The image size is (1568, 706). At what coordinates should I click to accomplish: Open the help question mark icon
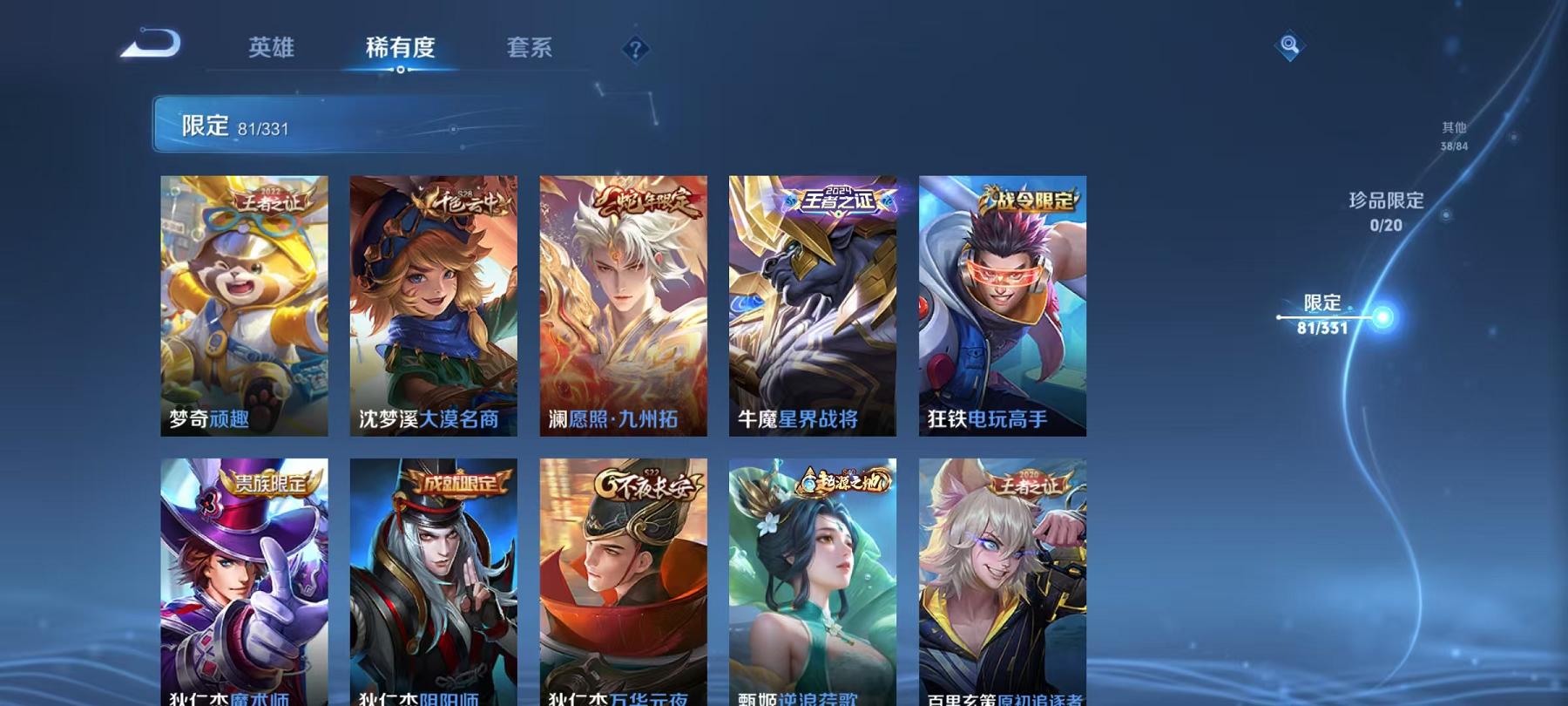pos(636,48)
